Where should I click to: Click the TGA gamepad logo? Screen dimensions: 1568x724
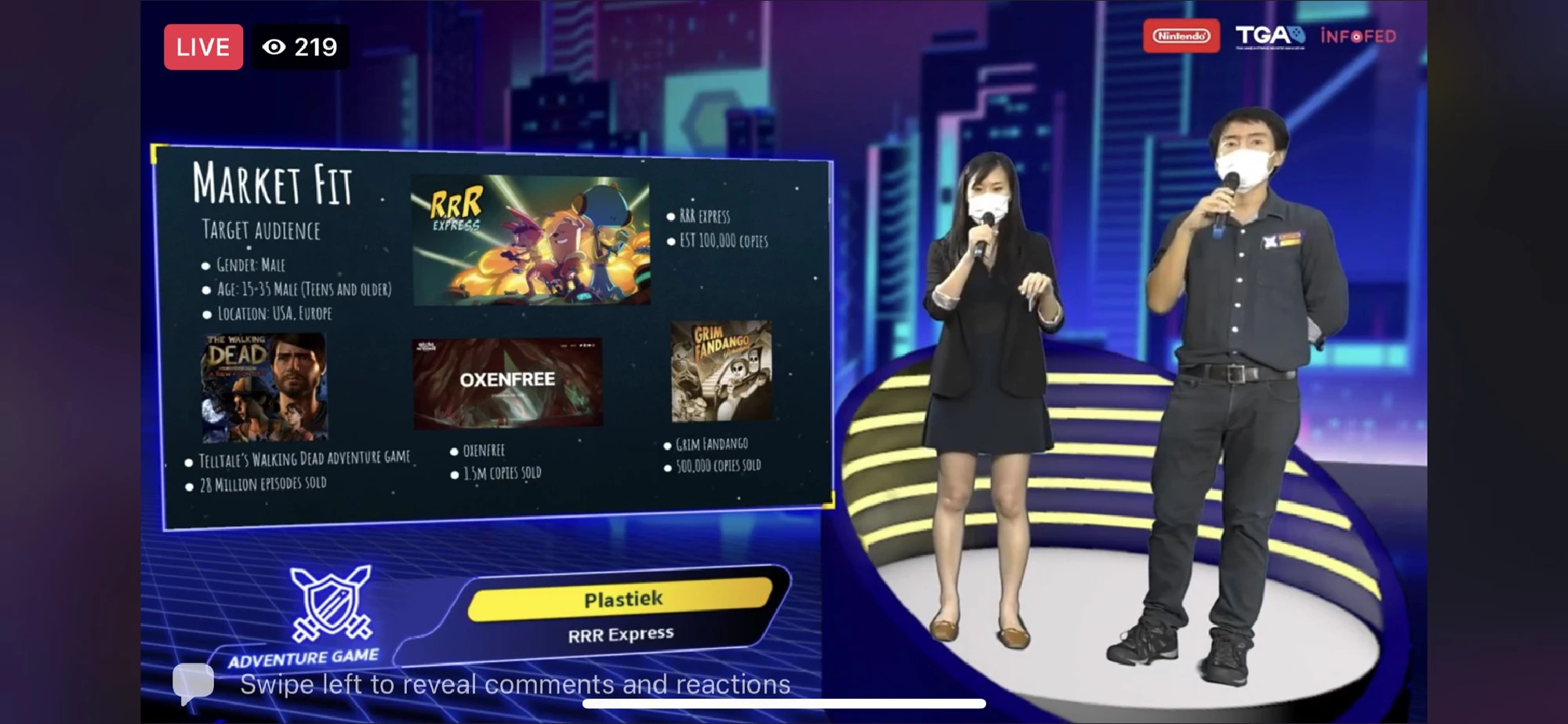pos(1272,34)
